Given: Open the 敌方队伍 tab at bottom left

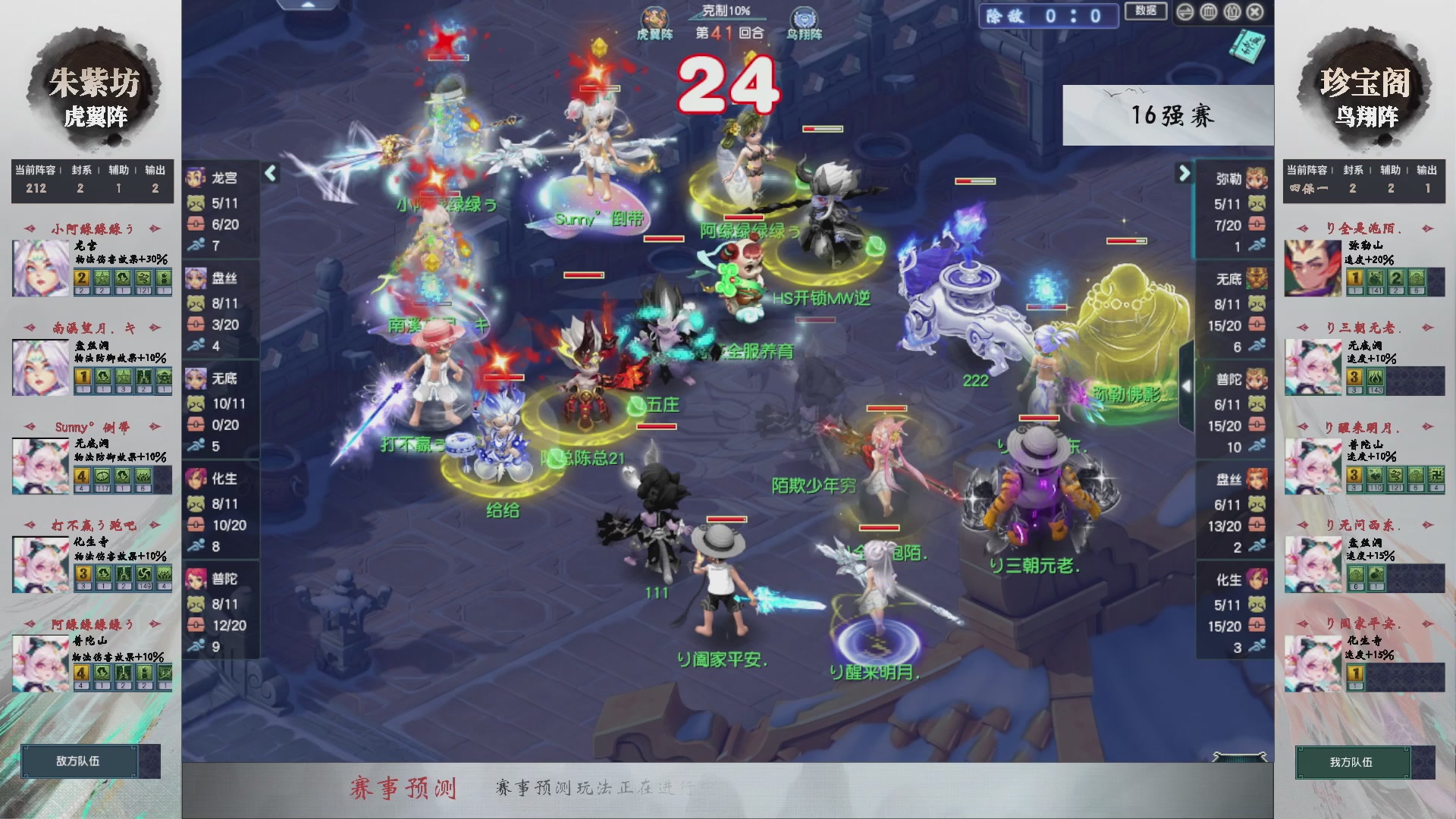Looking at the screenshot, I should pyautogui.click(x=80, y=761).
